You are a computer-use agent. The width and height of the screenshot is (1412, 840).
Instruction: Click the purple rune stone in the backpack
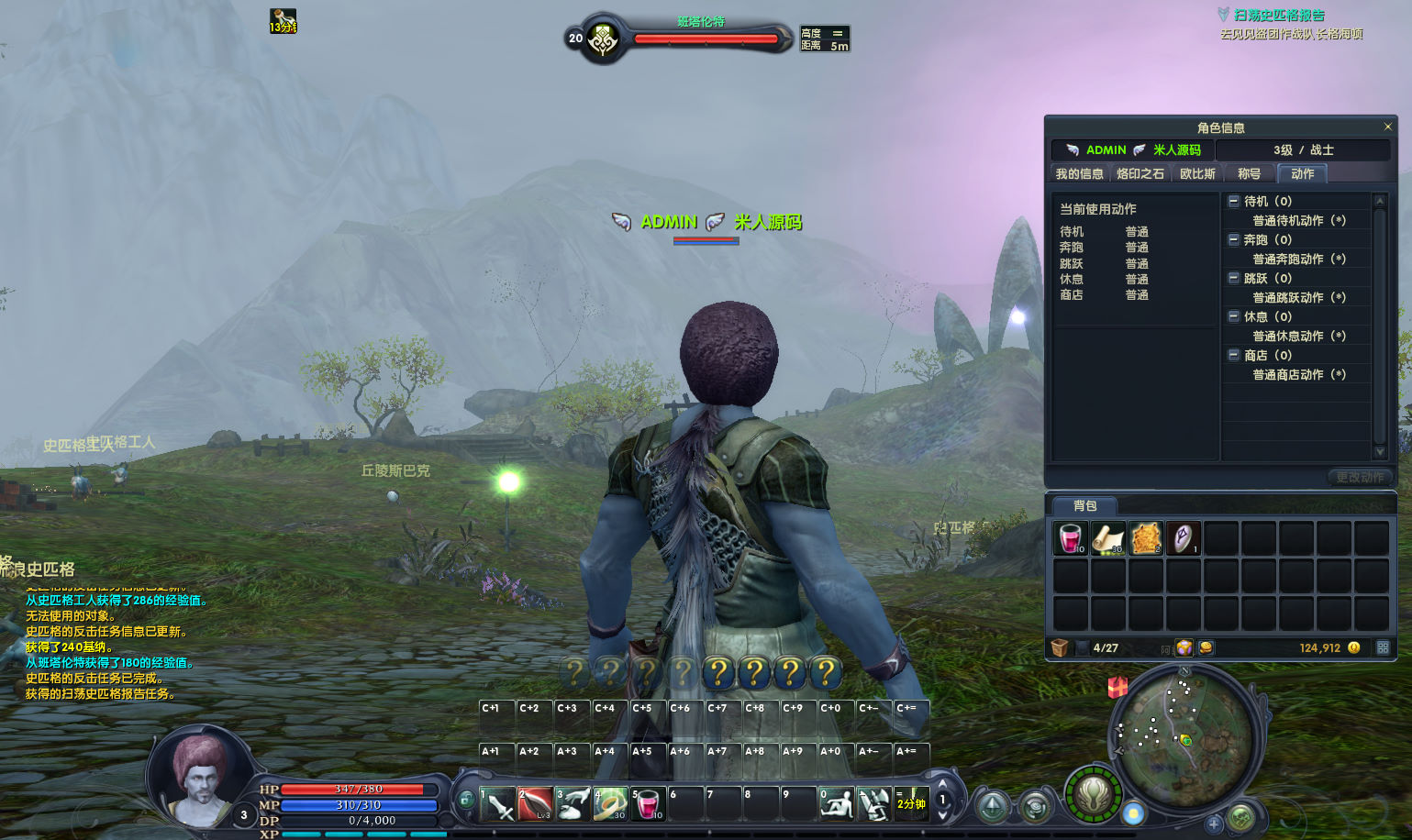1183,538
